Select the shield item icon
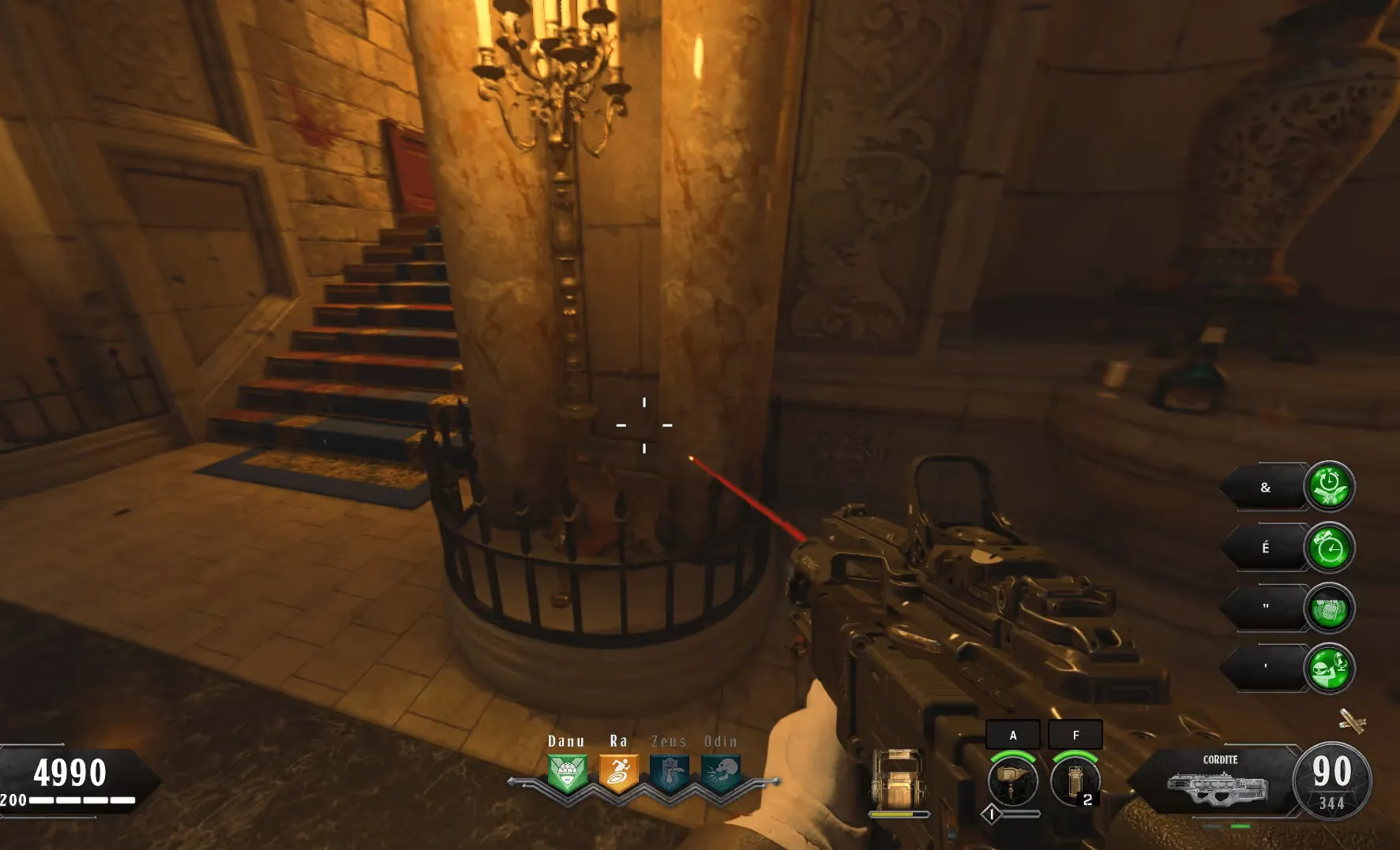Image resolution: width=1400 pixels, height=850 pixels. (899, 778)
